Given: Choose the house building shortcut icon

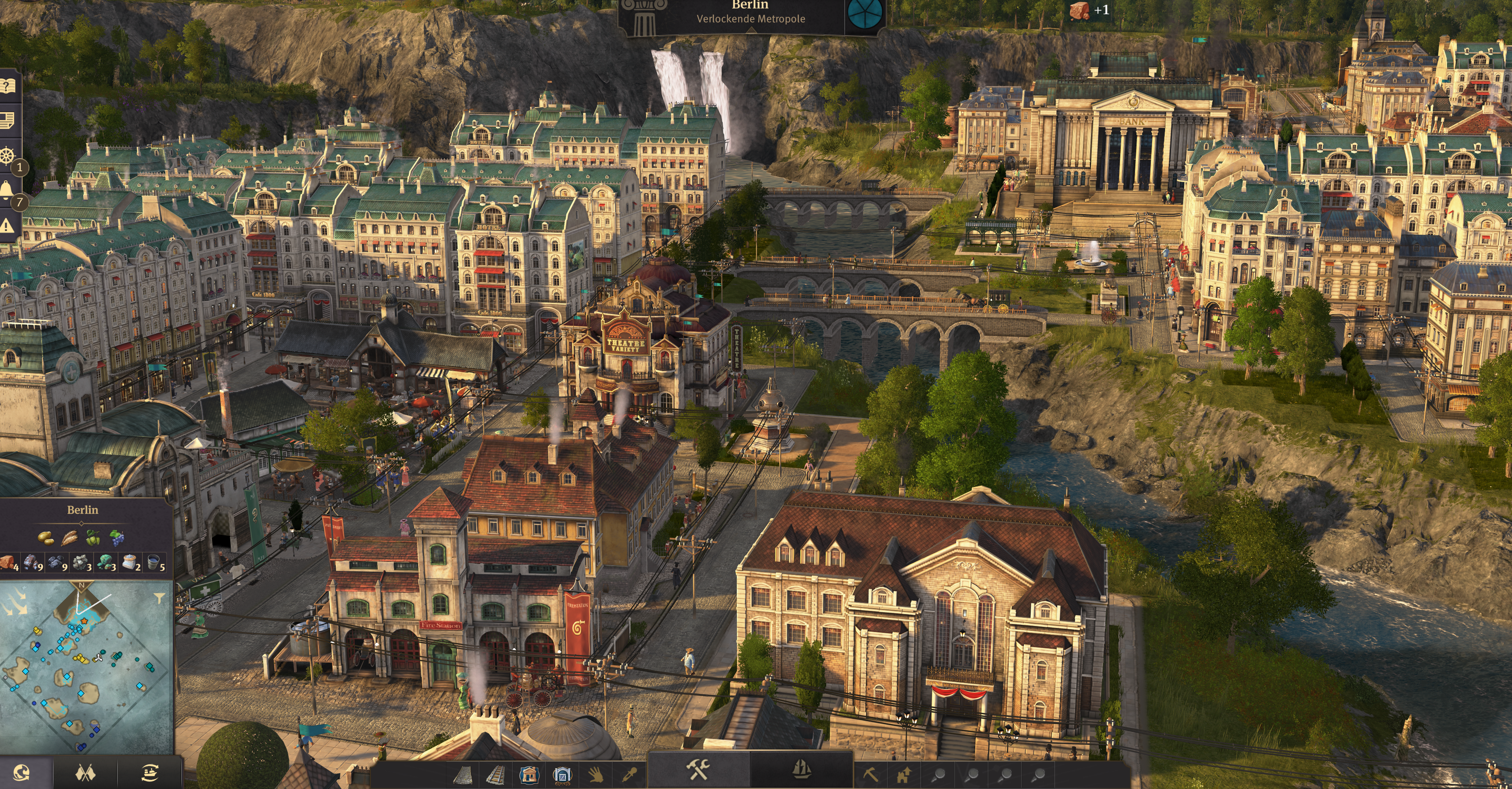Looking at the screenshot, I should [x=528, y=774].
